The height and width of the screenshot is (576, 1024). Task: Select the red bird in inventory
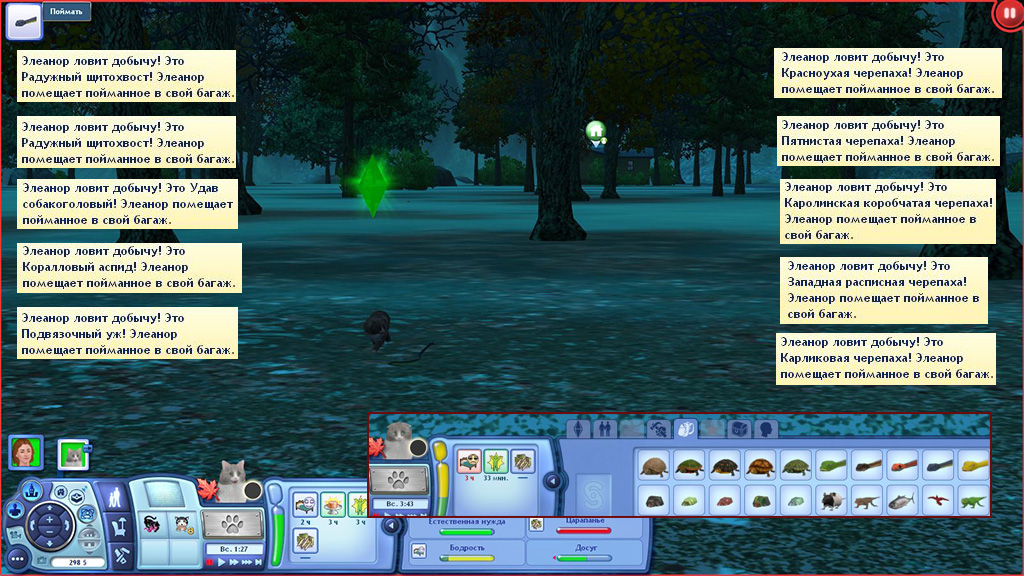(x=936, y=497)
